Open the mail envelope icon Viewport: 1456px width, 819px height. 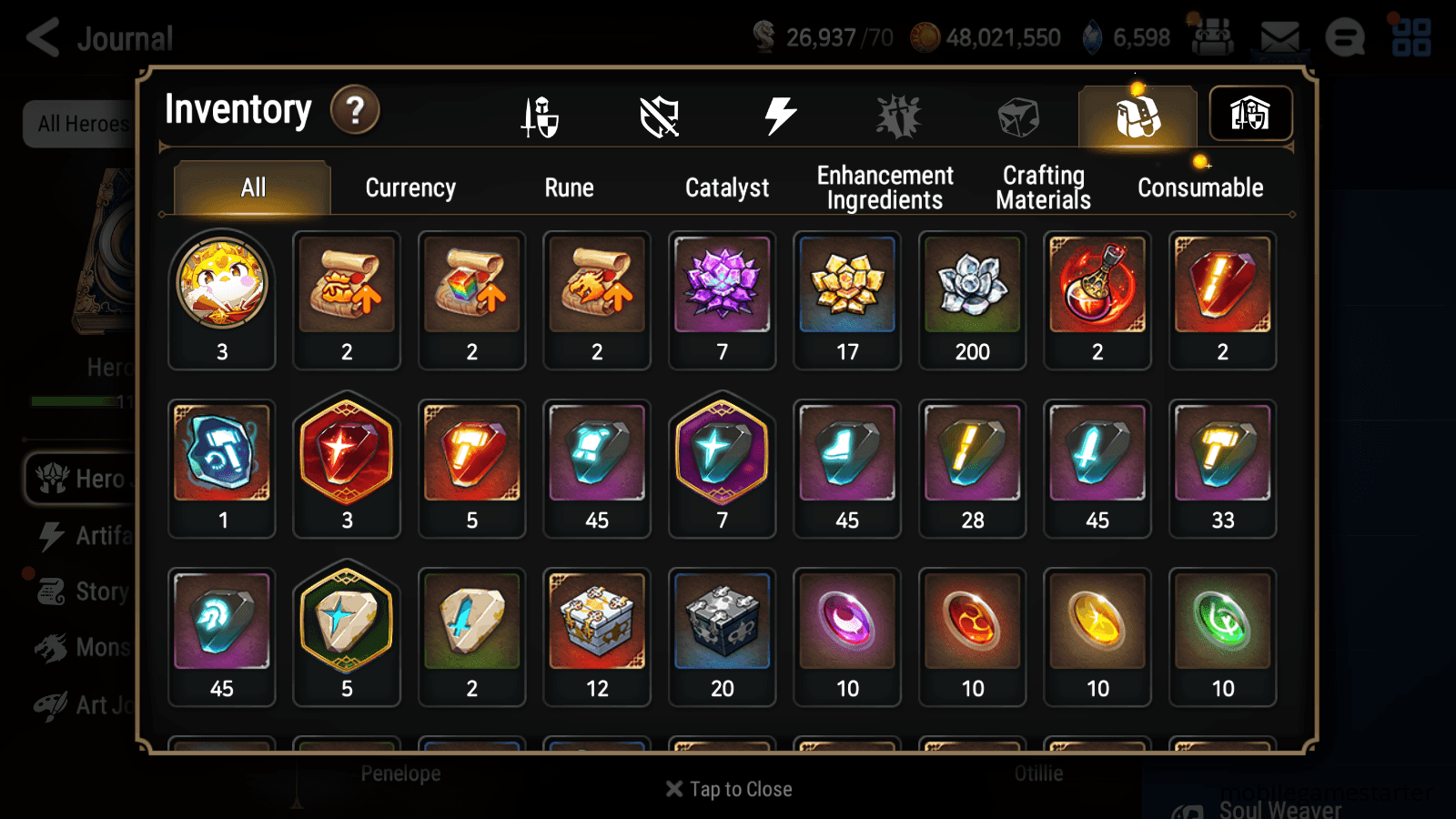click(1281, 37)
